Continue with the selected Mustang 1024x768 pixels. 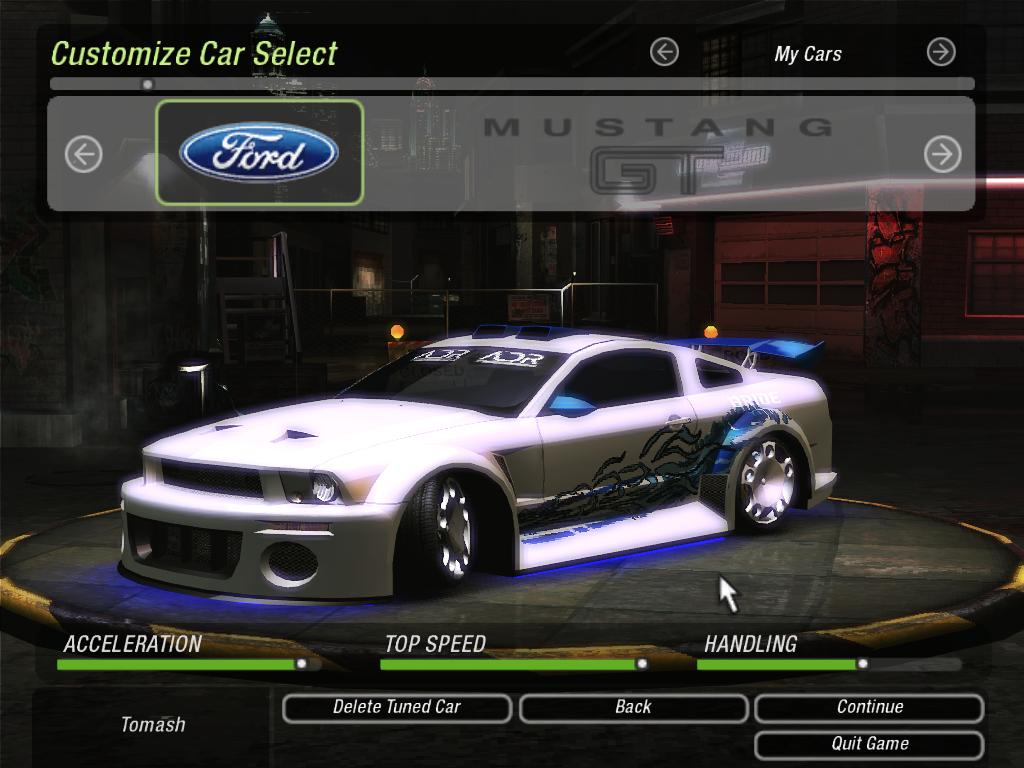(869, 708)
